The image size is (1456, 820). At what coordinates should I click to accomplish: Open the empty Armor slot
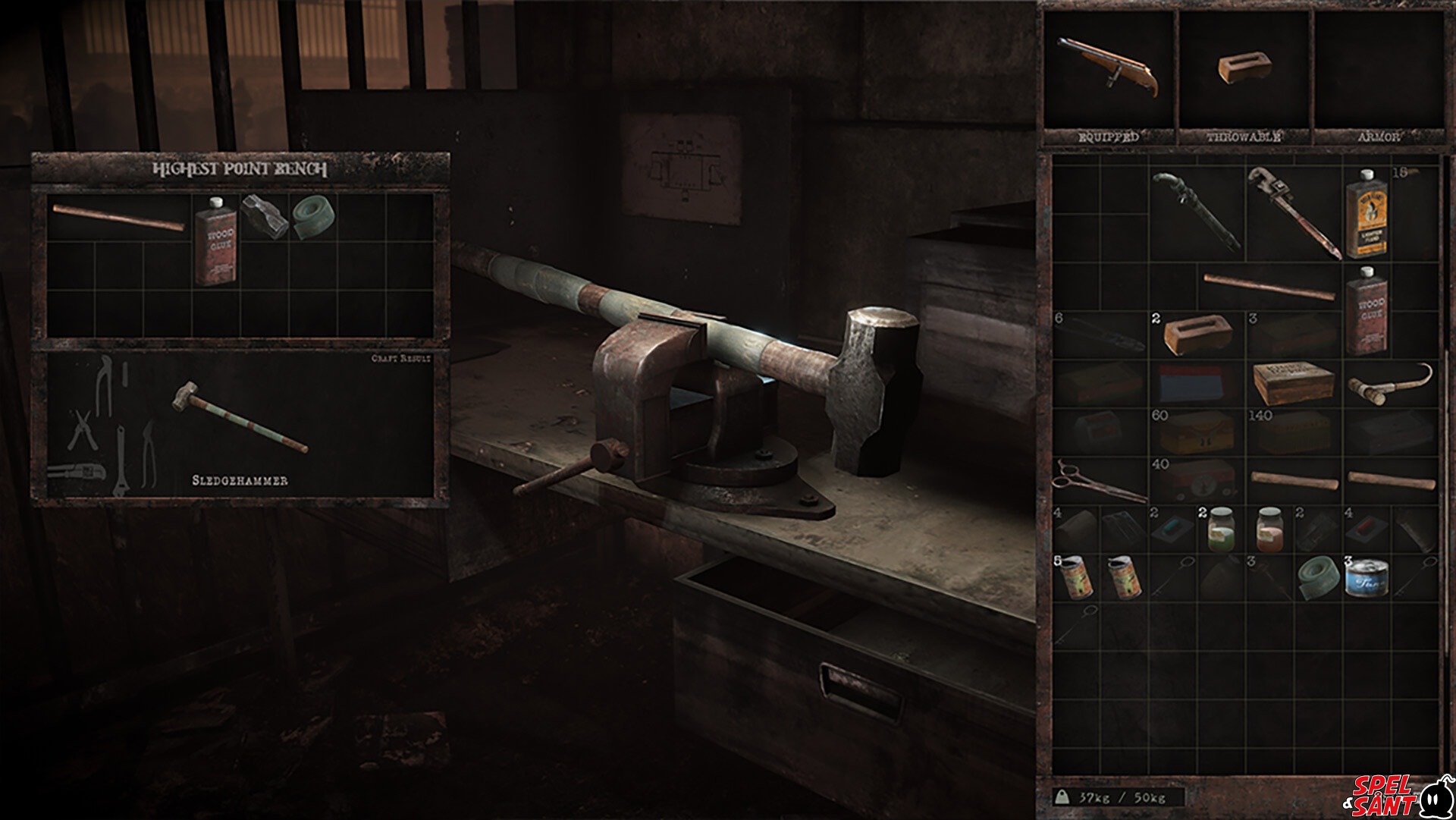click(x=1378, y=71)
